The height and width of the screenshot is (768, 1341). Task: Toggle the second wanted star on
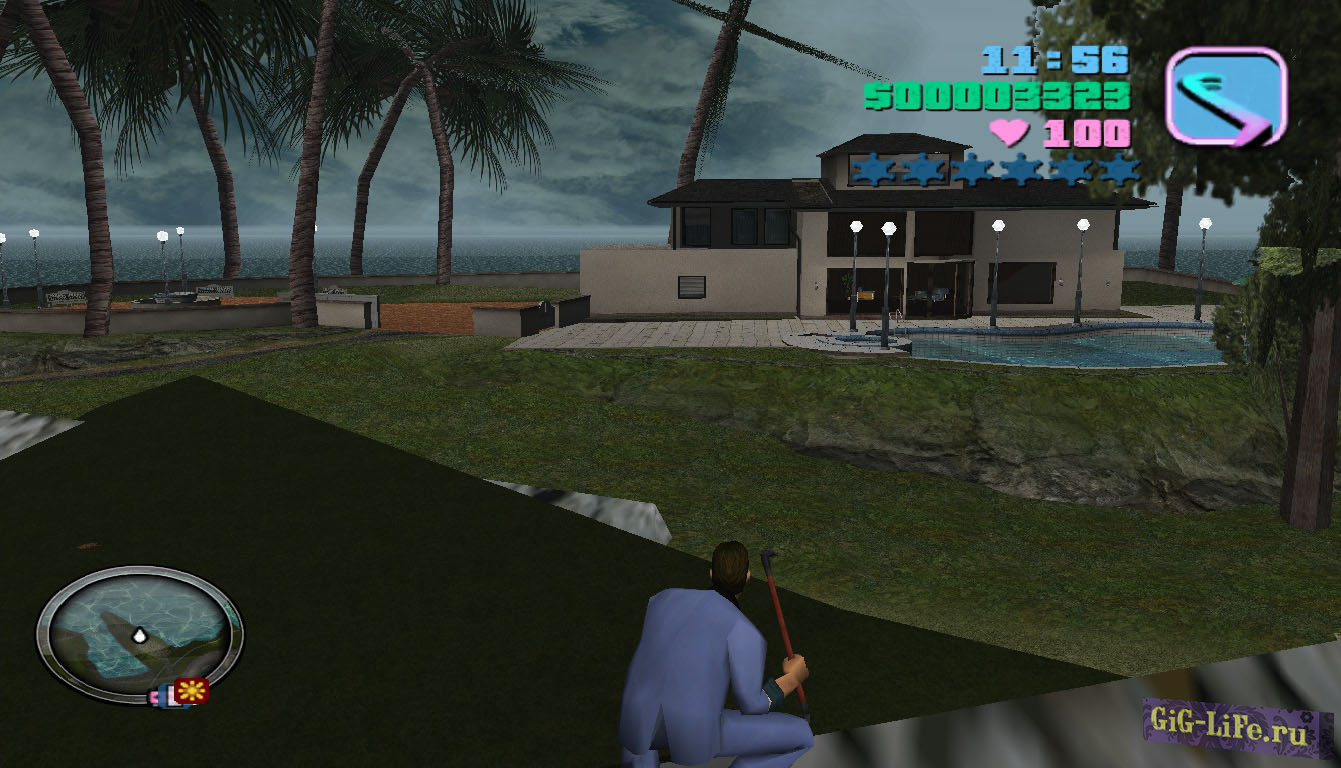(x=921, y=170)
